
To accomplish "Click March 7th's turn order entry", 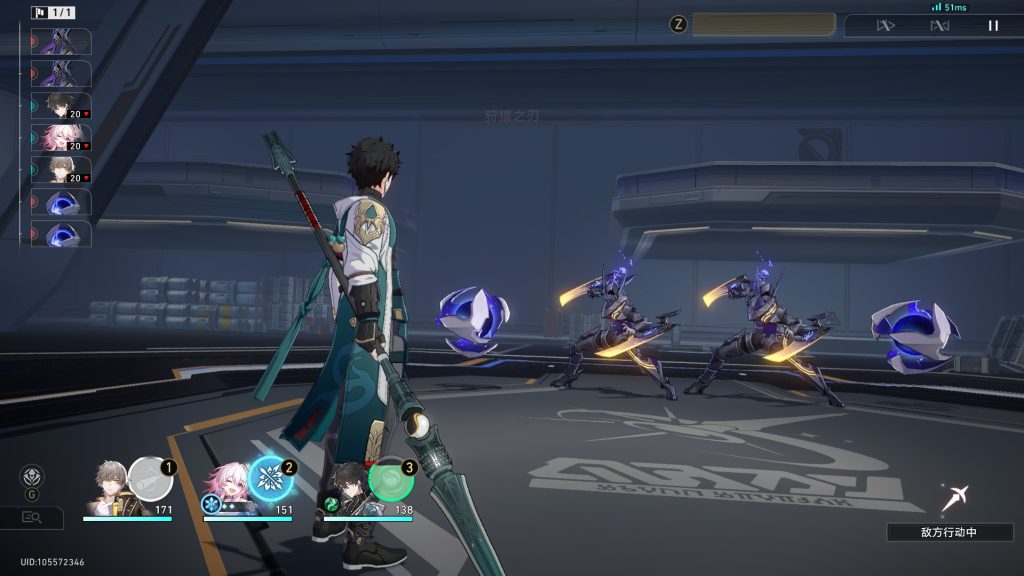I will pyautogui.click(x=61, y=138).
